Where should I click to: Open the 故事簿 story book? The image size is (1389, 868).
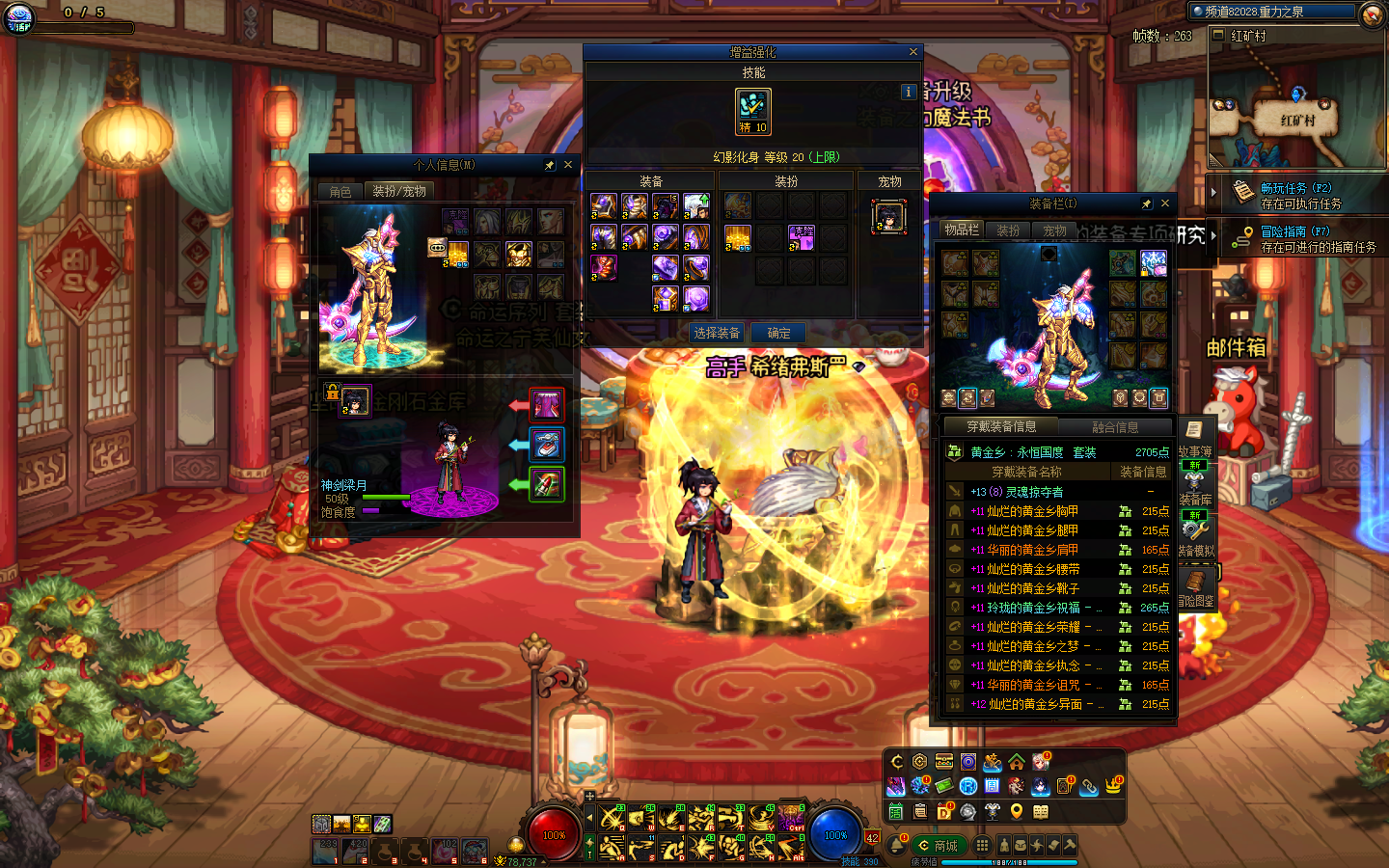[x=1194, y=438]
